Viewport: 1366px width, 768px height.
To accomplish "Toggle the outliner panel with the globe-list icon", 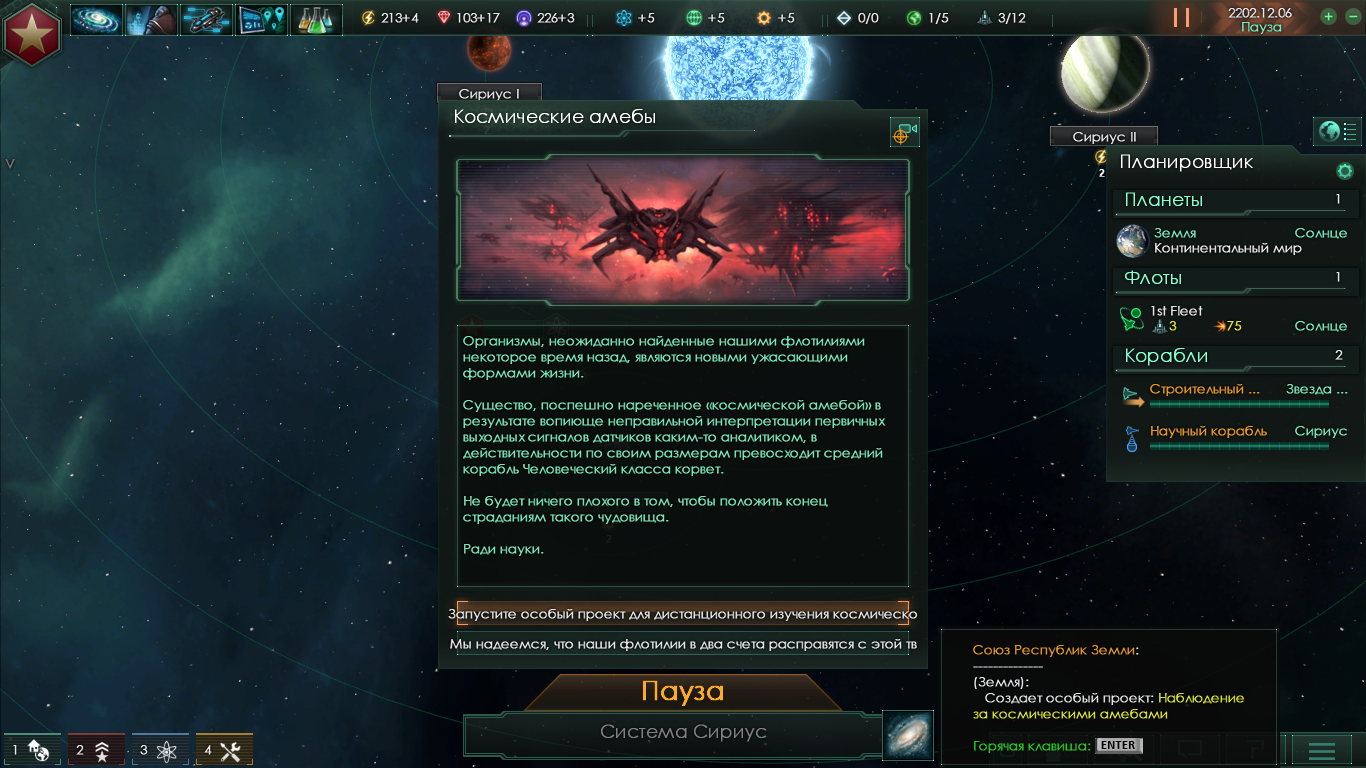I will click(1337, 131).
